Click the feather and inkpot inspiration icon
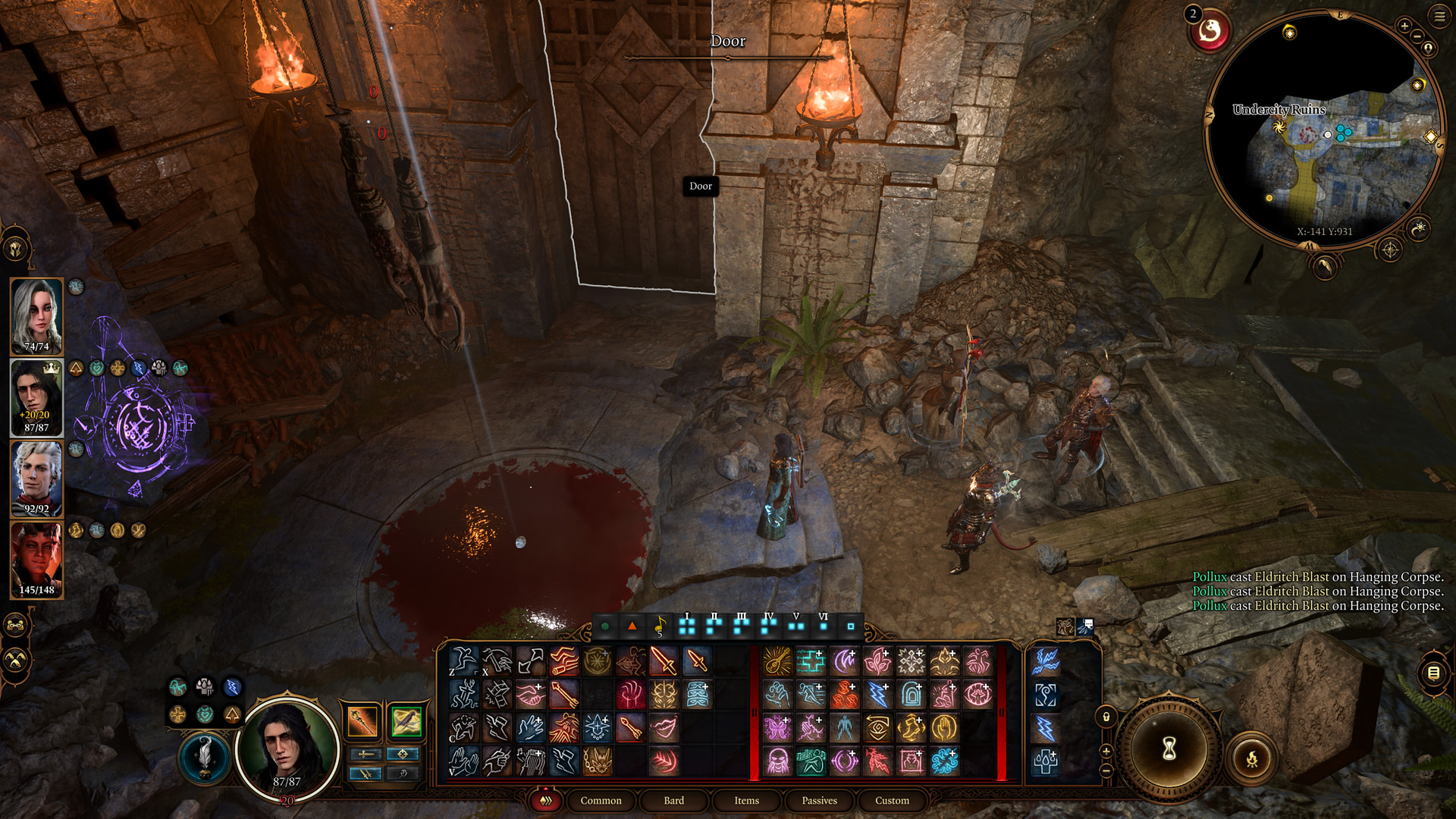This screenshot has width=1456, height=819. pos(204,757)
